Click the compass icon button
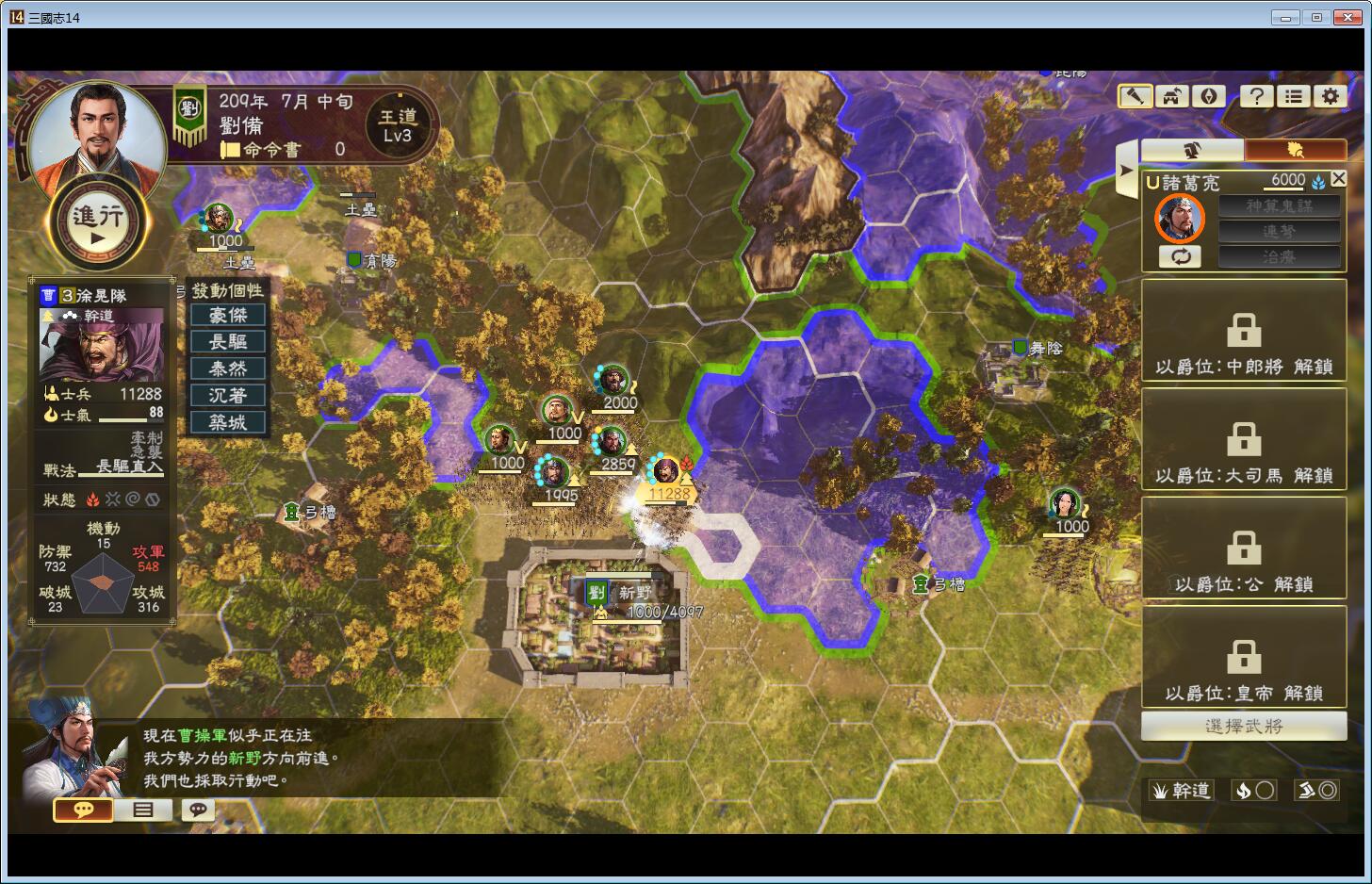 click(1209, 95)
